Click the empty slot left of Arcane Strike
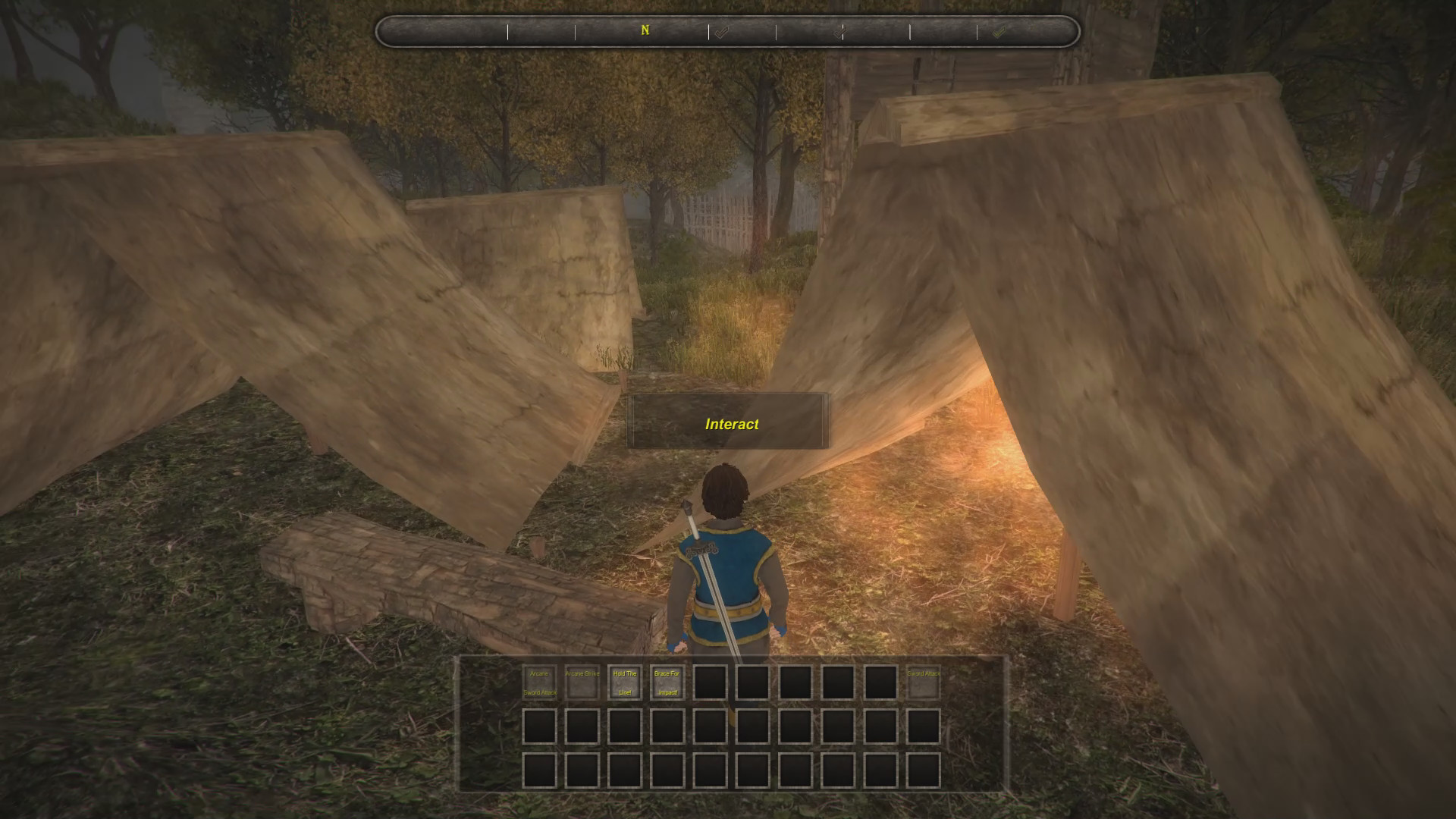This screenshot has height=819, width=1456. (x=540, y=682)
